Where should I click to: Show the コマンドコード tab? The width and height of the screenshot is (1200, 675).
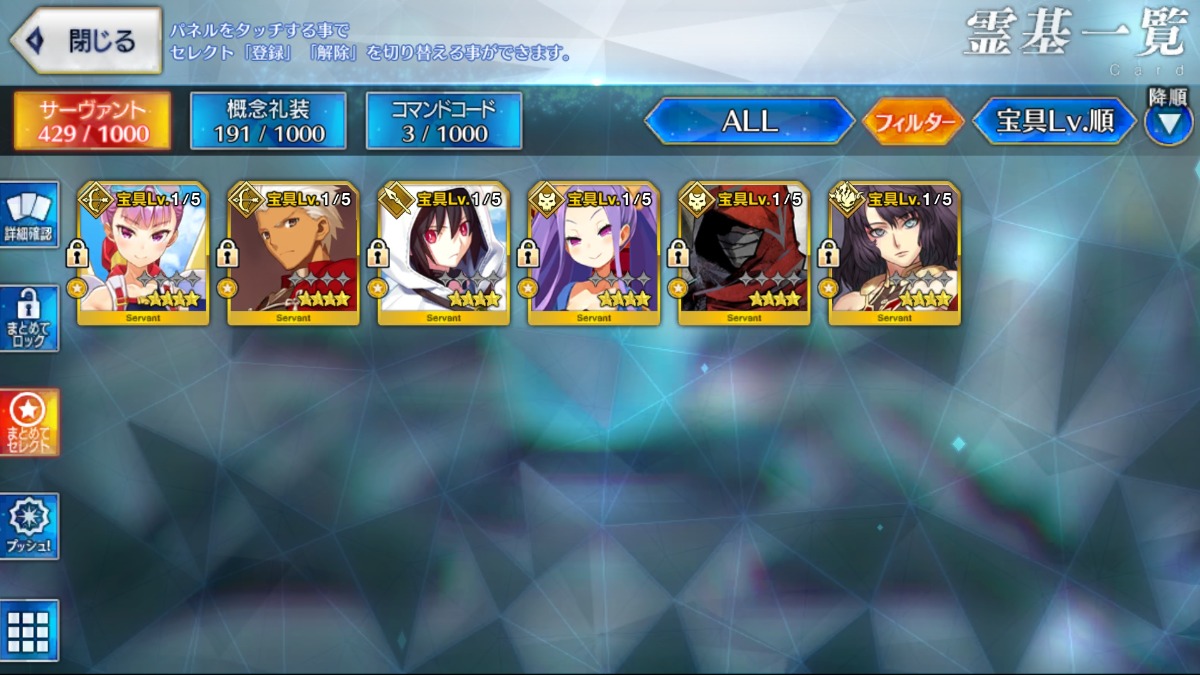click(x=444, y=121)
